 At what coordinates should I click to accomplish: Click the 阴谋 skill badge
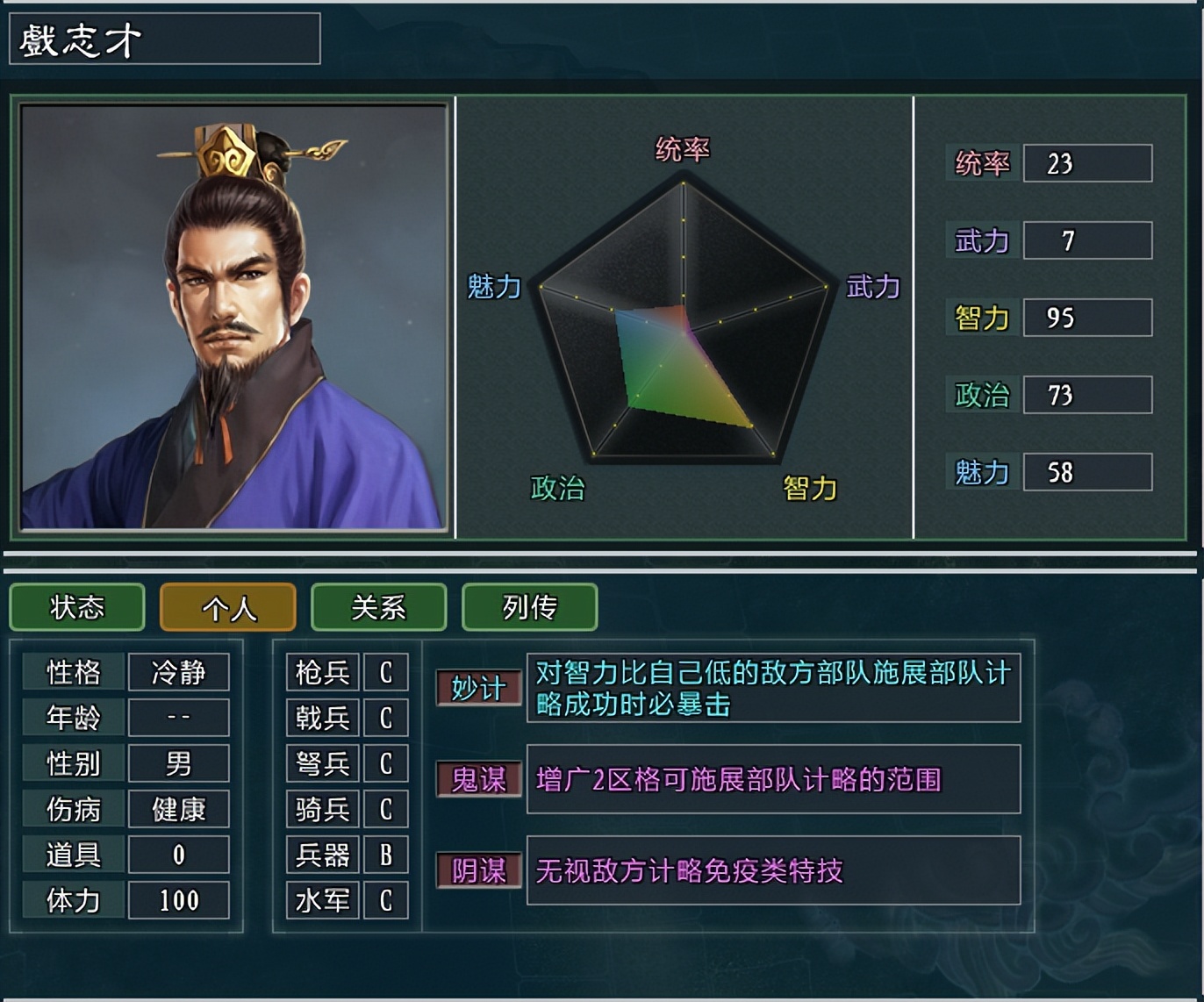477,872
